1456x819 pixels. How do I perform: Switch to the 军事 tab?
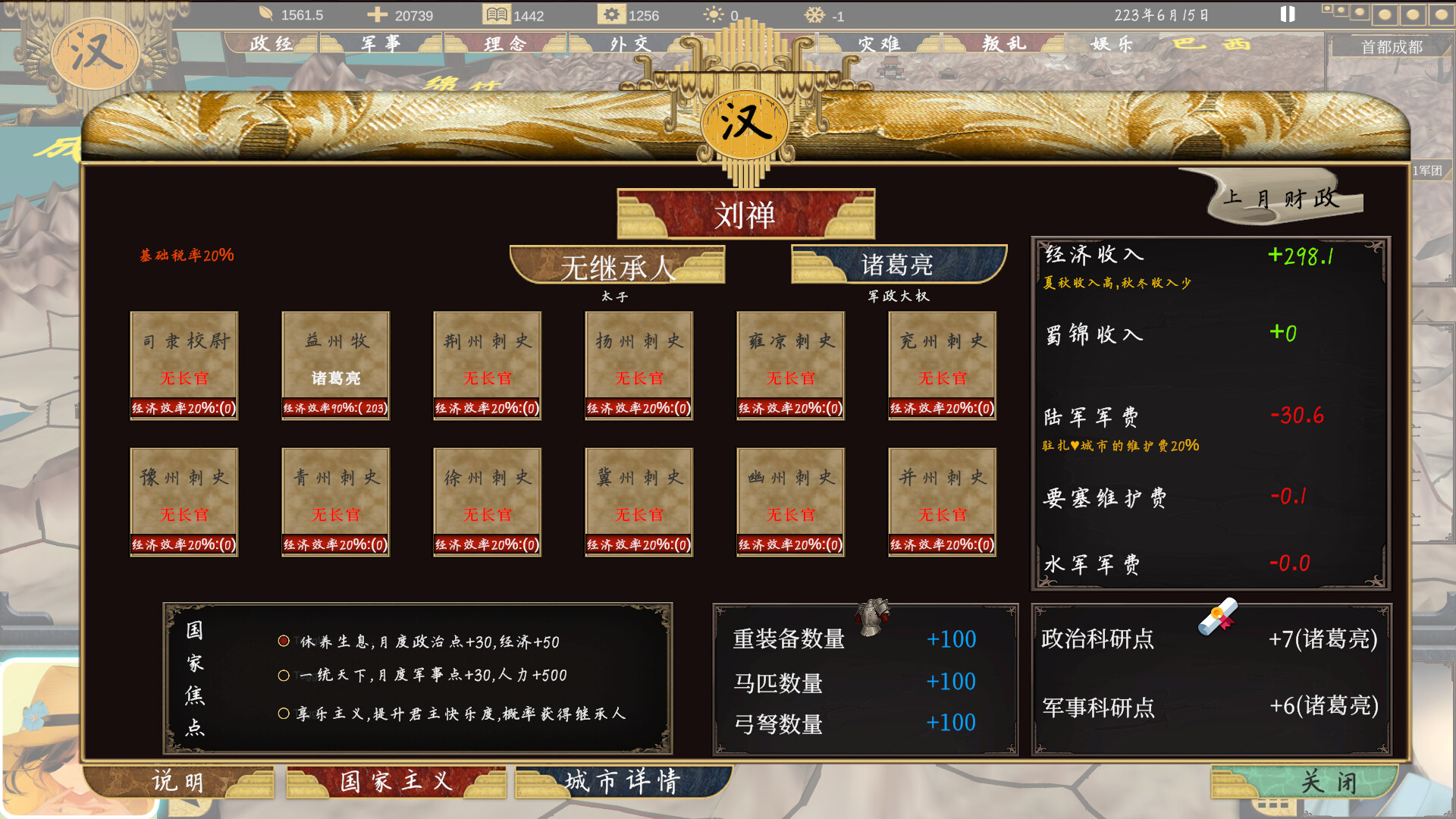(x=381, y=43)
